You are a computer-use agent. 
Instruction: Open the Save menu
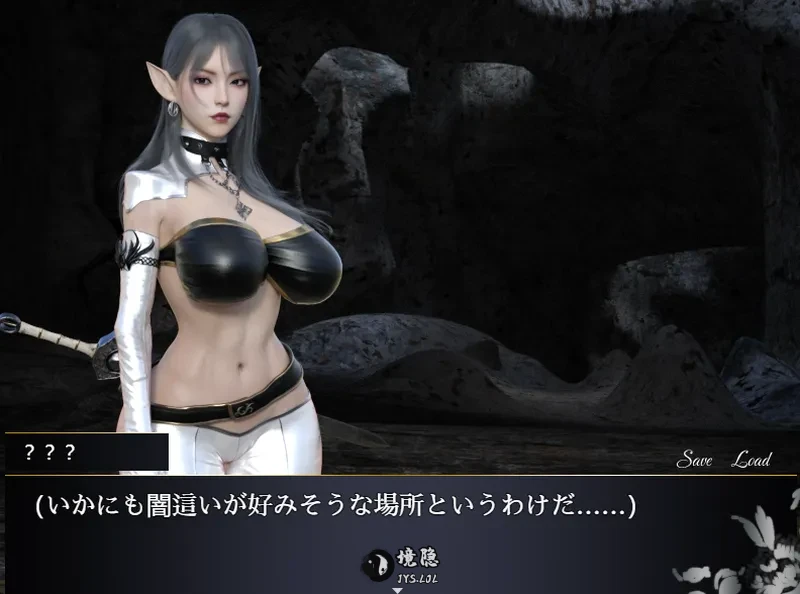[x=693, y=460]
